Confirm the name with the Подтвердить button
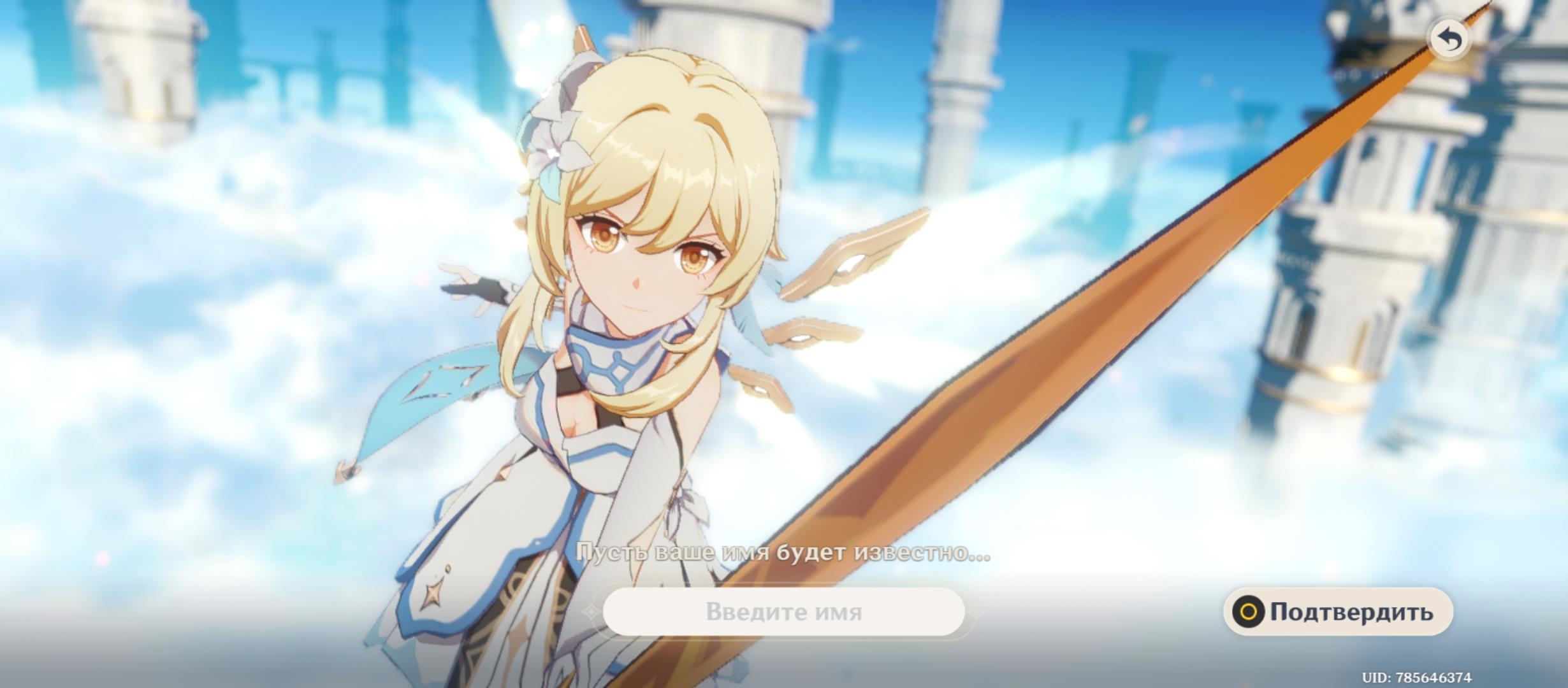The height and width of the screenshot is (688, 1568). [1338, 612]
